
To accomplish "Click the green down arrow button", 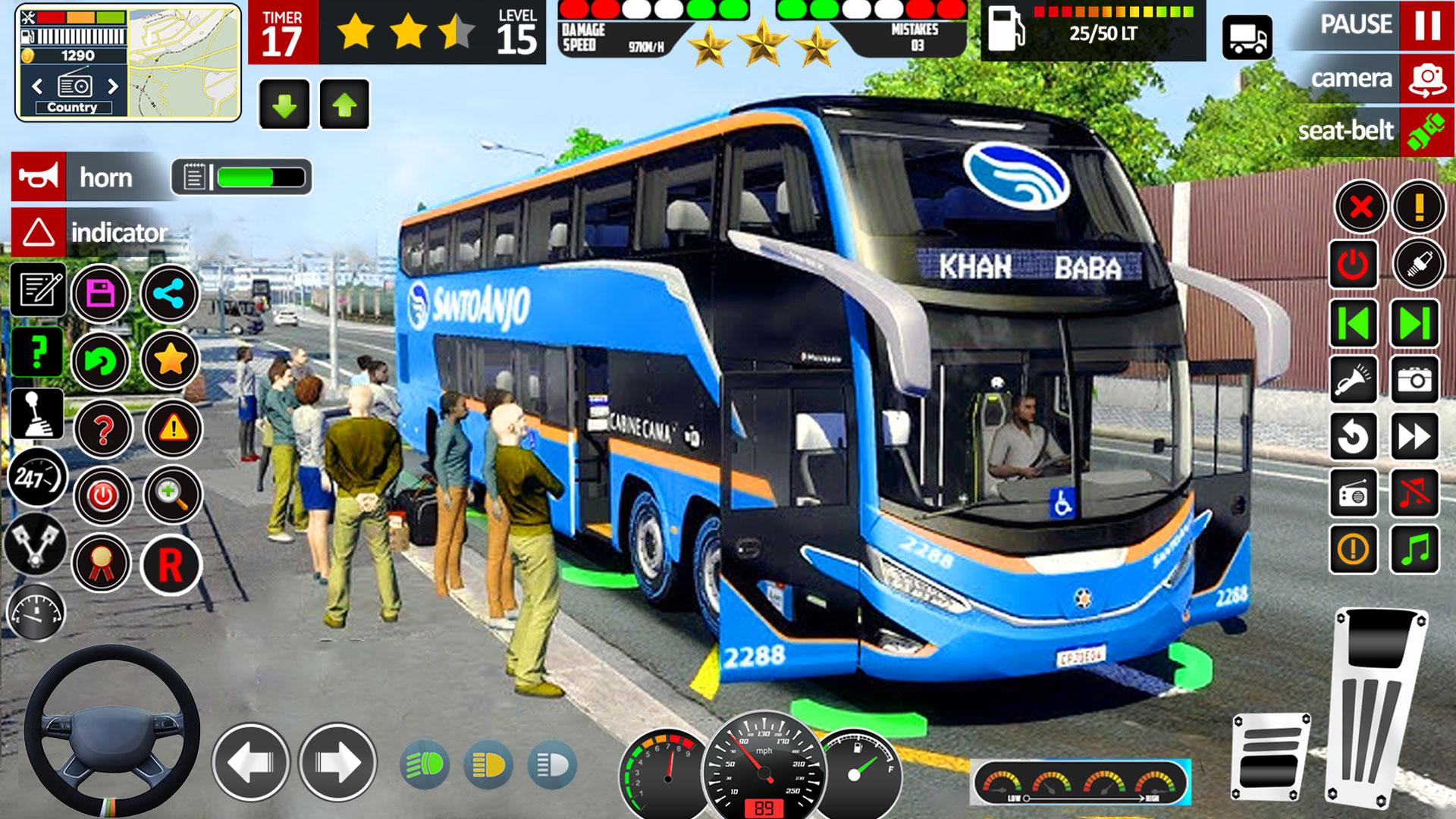I will tap(284, 105).
